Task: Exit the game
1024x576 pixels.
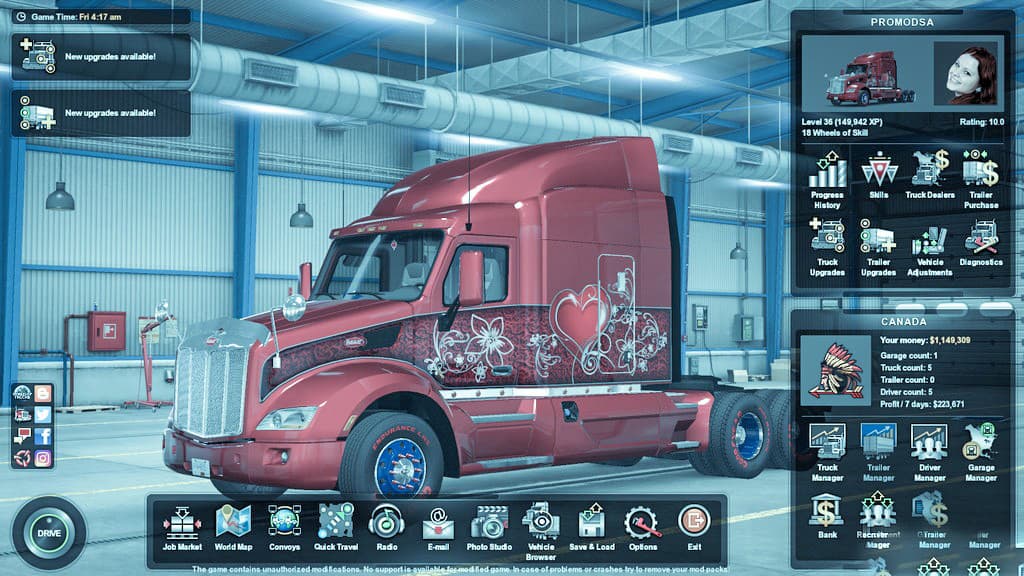Action: coord(693,527)
